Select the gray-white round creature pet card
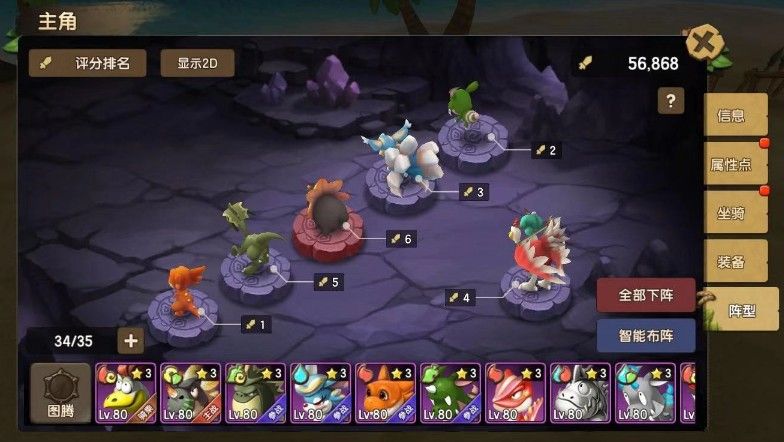 (x=580, y=394)
